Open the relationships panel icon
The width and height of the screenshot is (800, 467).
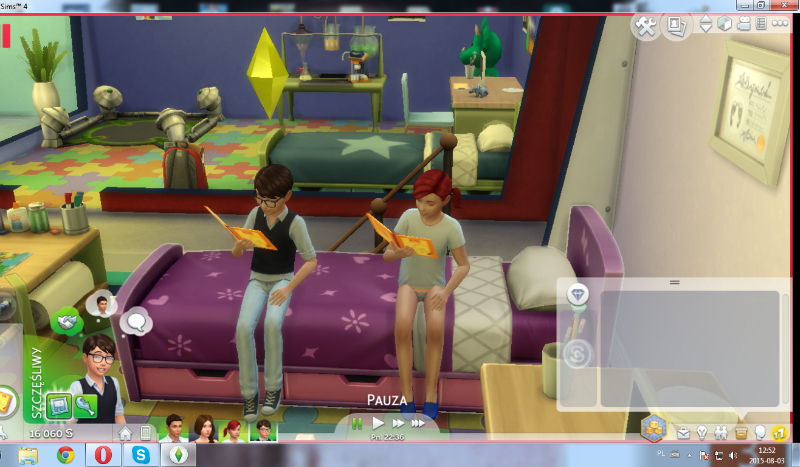(722, 433)
